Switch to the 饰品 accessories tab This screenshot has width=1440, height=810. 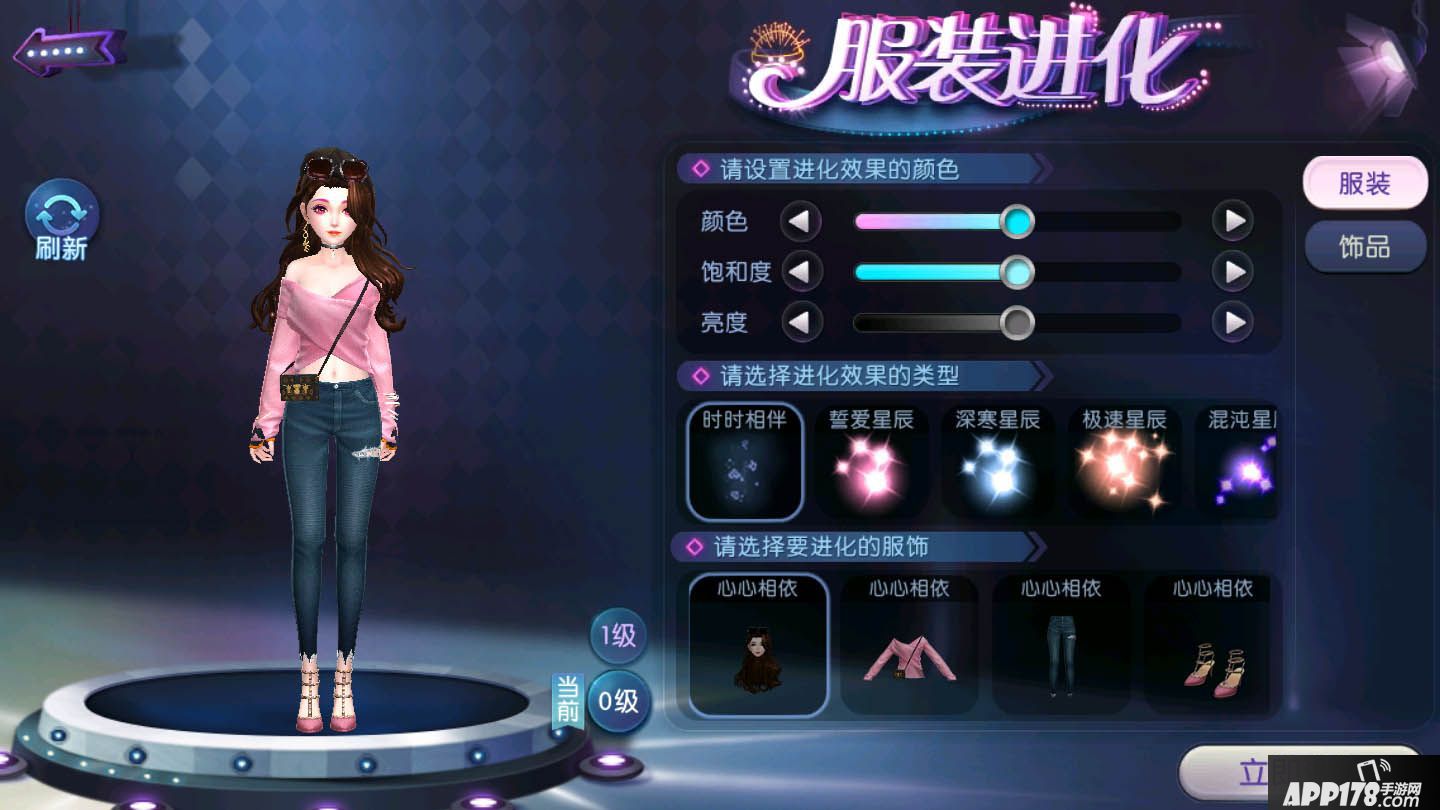1365,247
